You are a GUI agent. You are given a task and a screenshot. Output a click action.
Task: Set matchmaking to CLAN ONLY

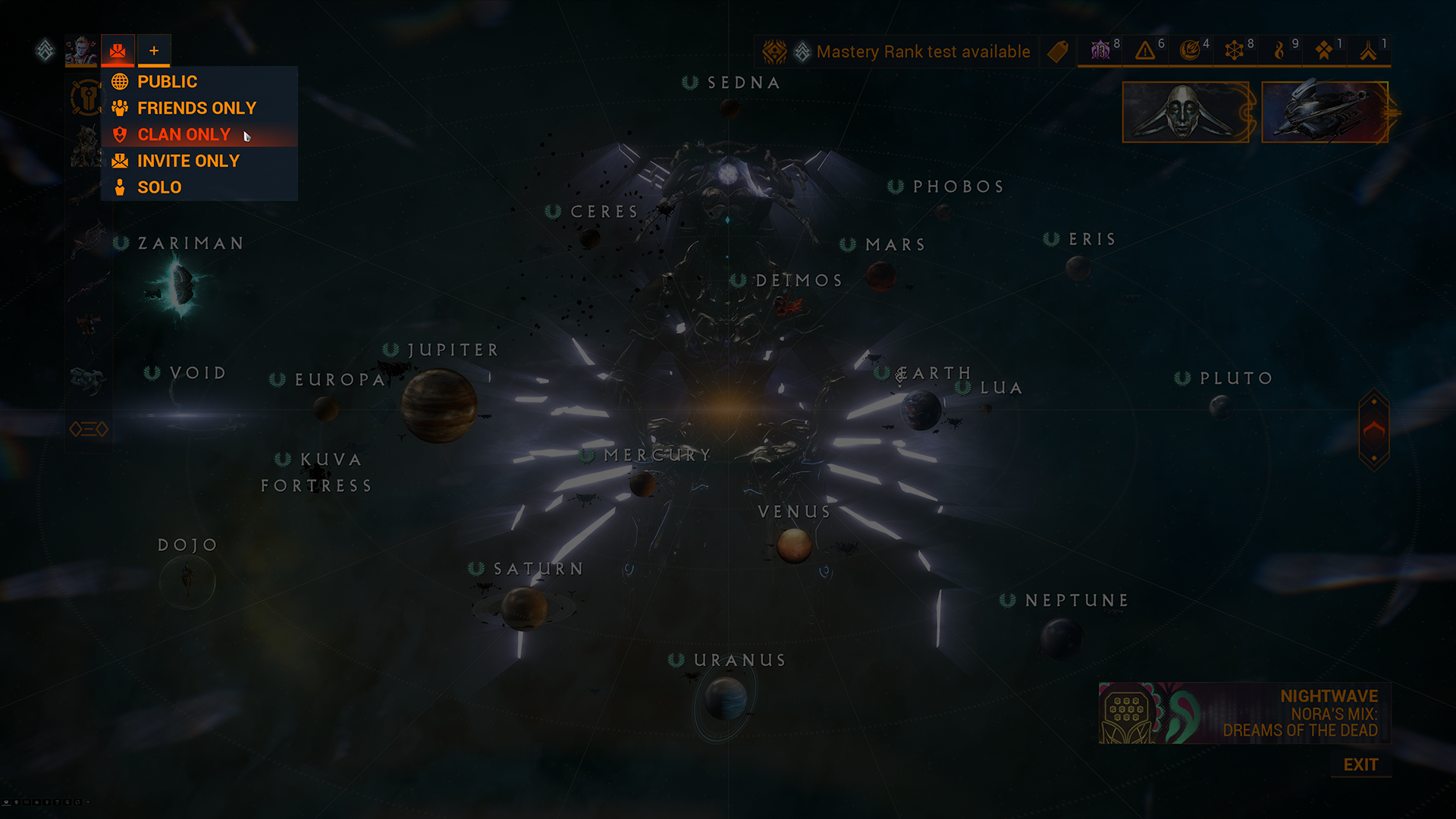point(184,135)
